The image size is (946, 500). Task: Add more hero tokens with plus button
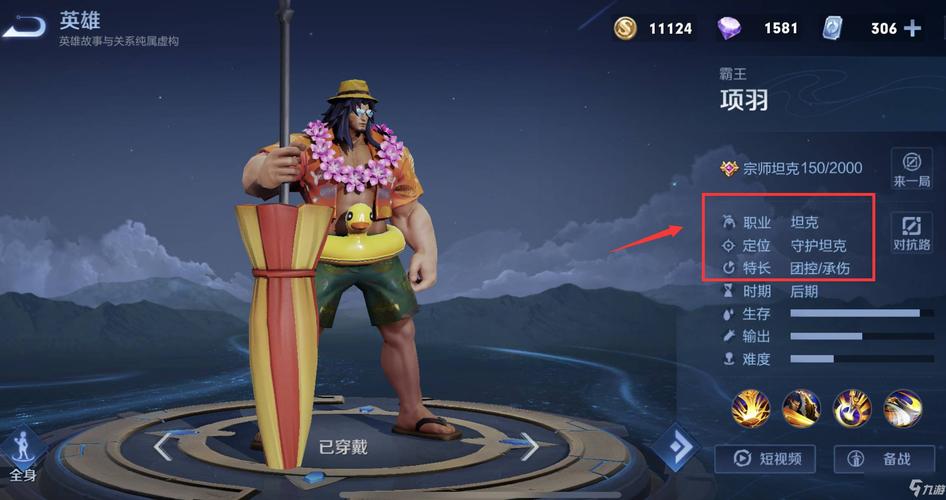coord(912,28)
